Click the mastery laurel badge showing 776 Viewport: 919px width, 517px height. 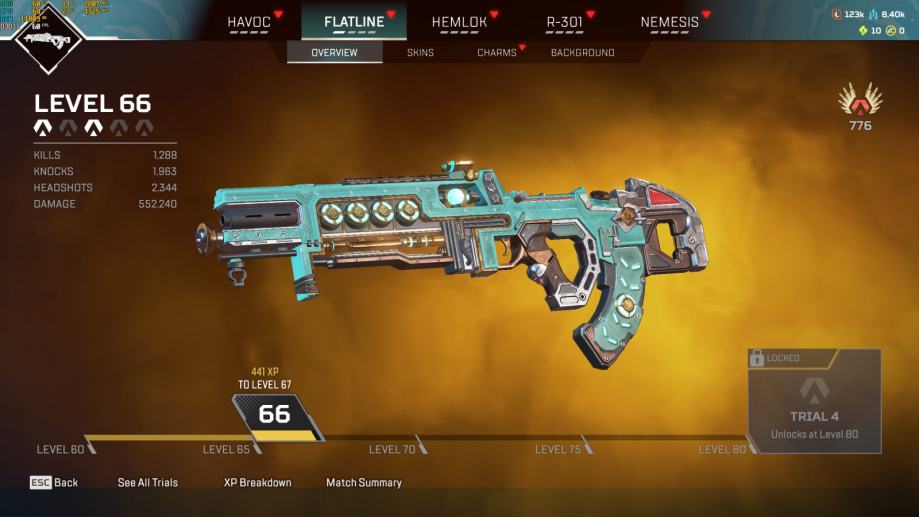coord(860,106)
